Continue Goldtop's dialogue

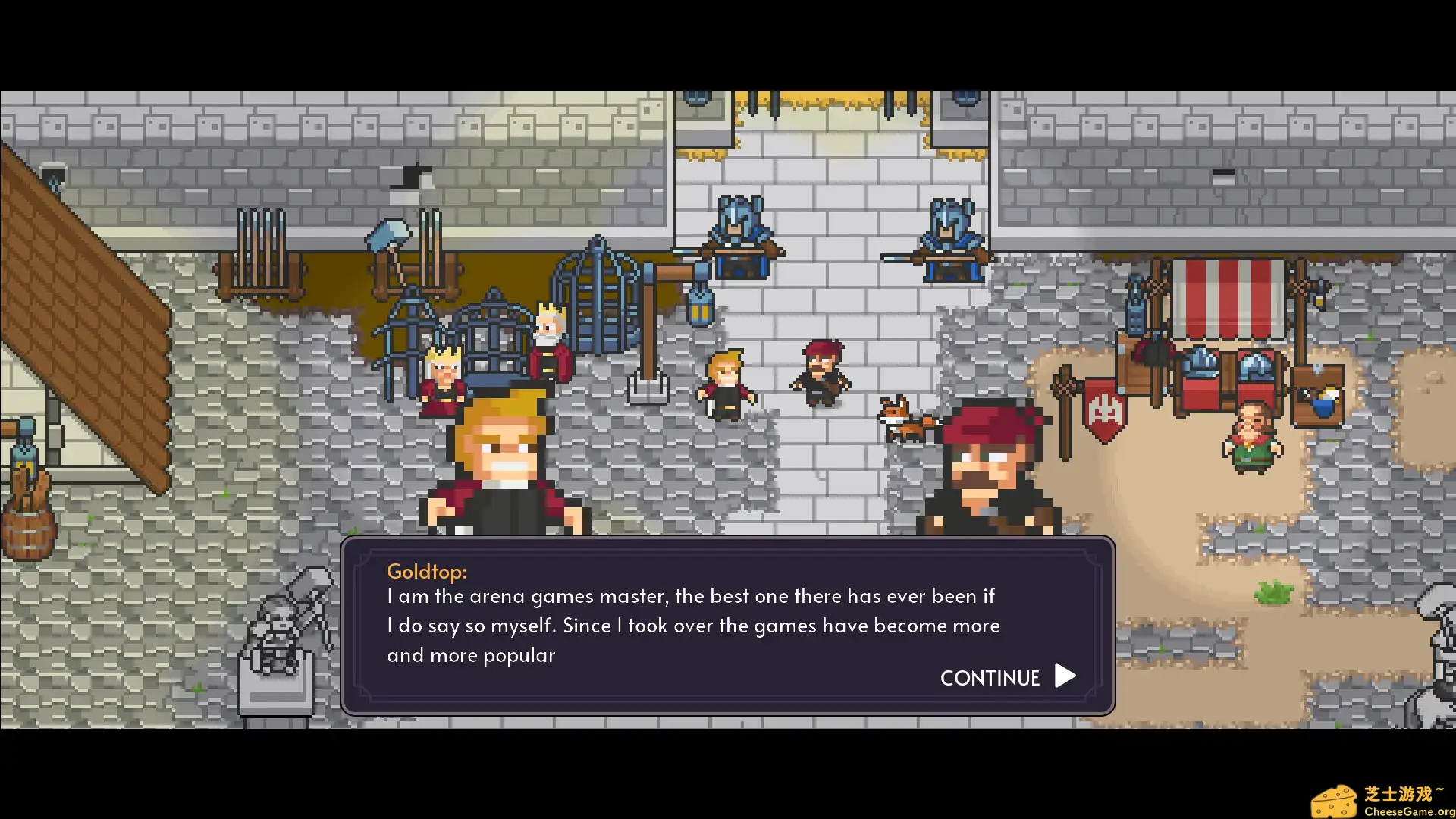coord(1007,677)
